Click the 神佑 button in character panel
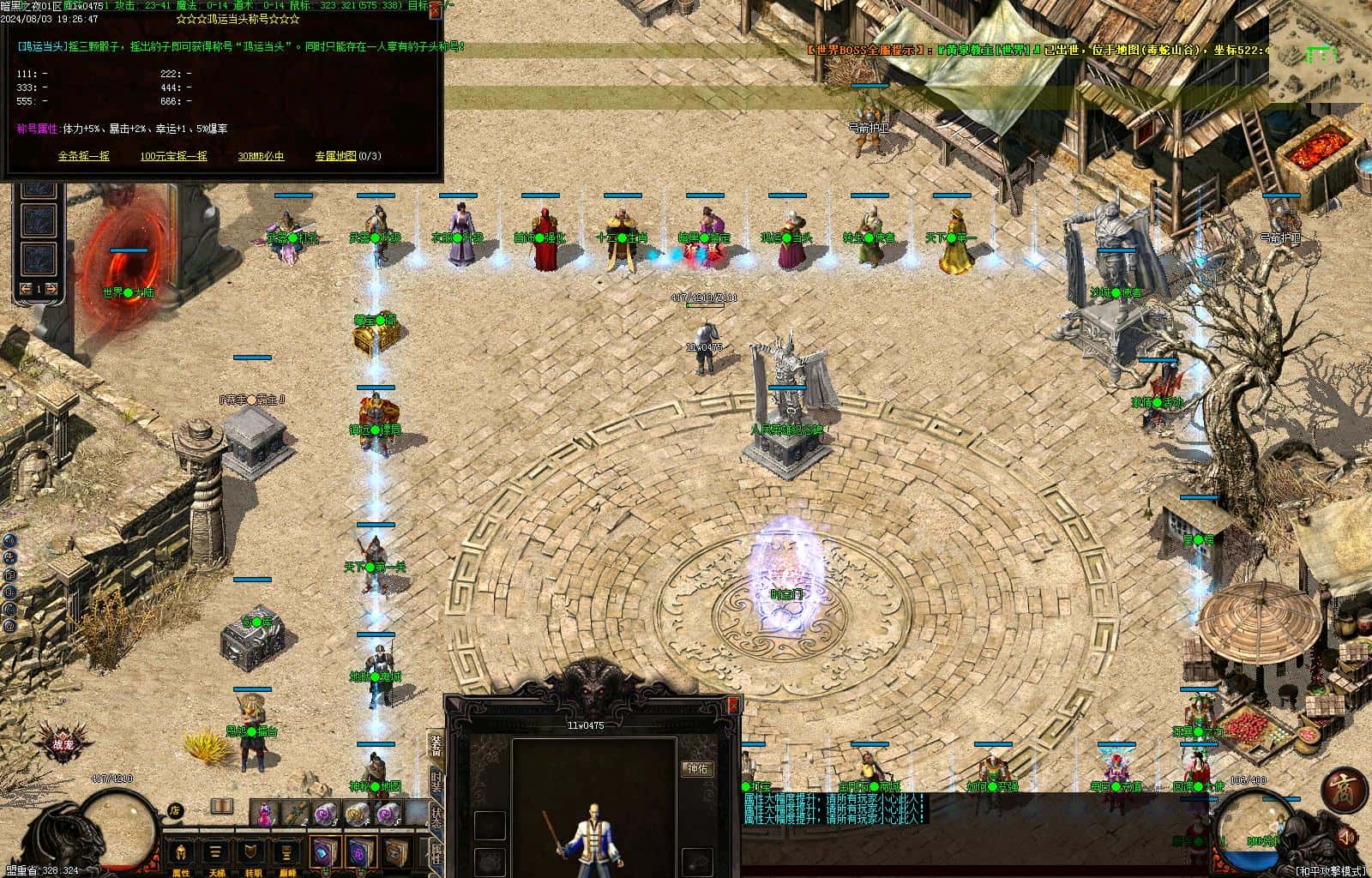The width and height of the screenshot is (1372, 878). click(697, 768)
